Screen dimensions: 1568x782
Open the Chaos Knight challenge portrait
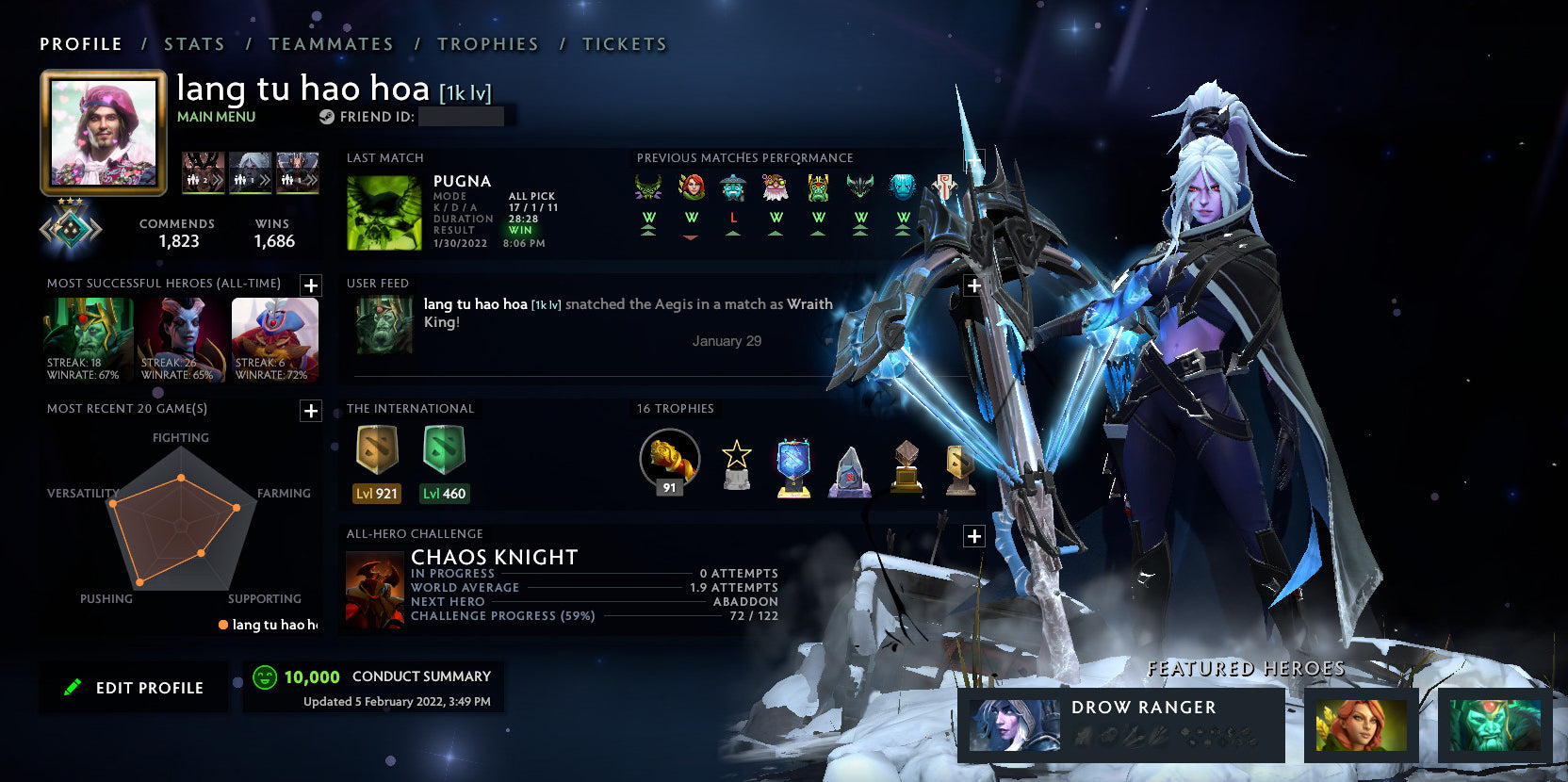click(374, 590)
